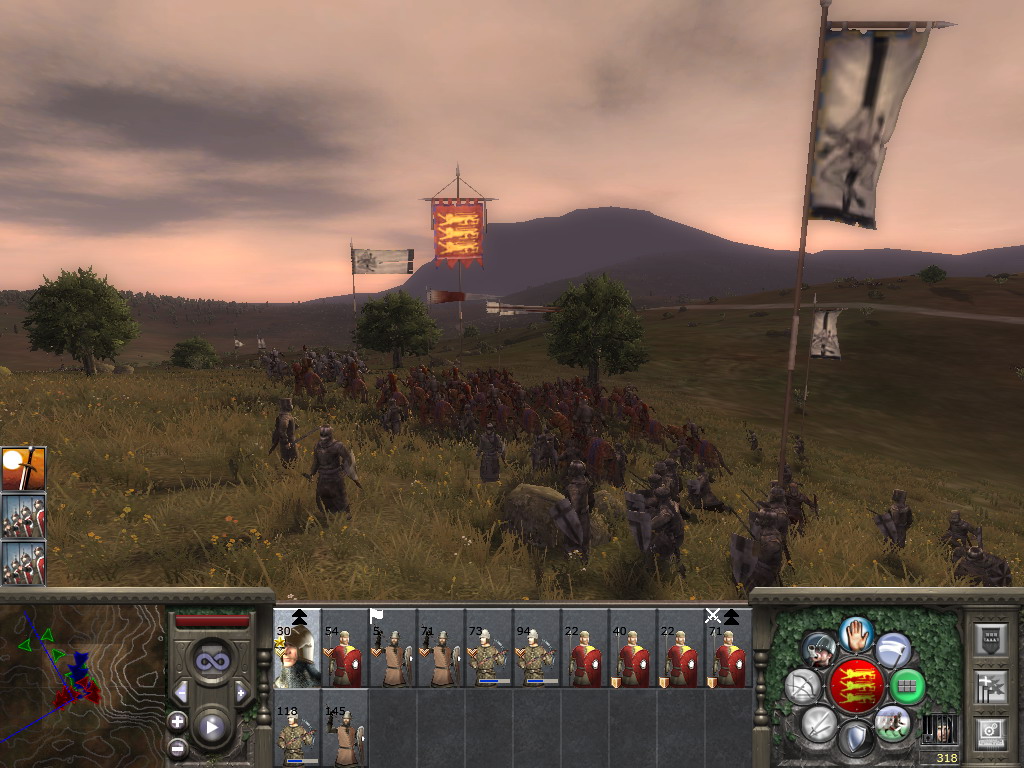Zoom out the minimap with minus button
The width and height of the screenshot is (1024, 768).
[x=178, y=747]
